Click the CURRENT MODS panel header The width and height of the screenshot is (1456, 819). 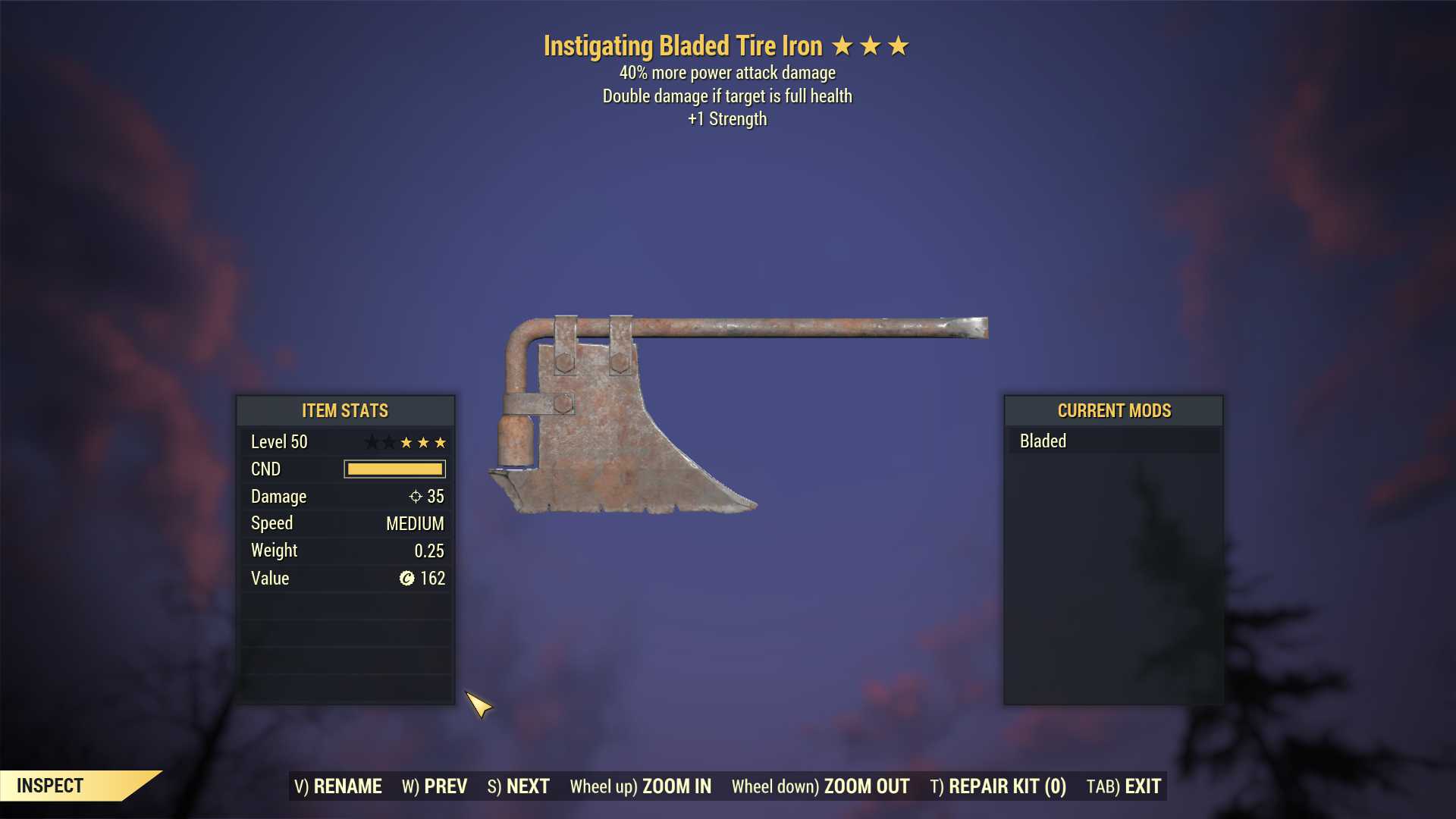click(1114, 410)
